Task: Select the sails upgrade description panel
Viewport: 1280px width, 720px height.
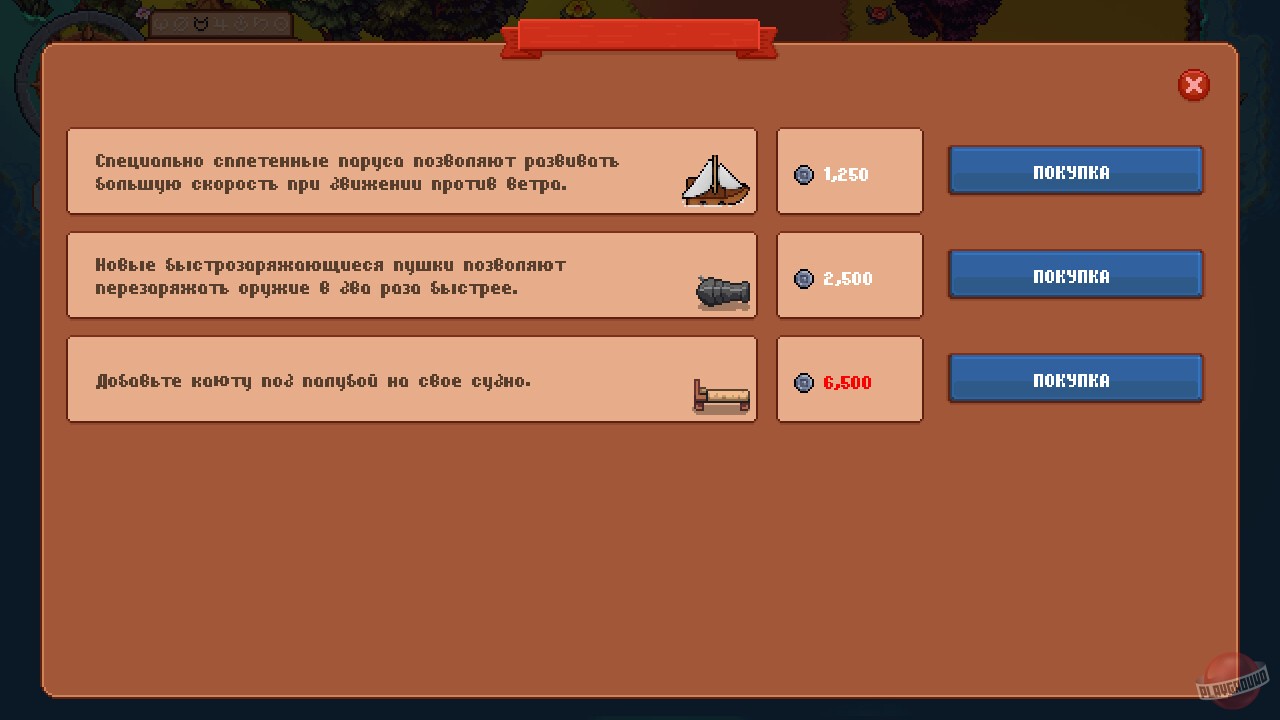Action: coord(412,171)
